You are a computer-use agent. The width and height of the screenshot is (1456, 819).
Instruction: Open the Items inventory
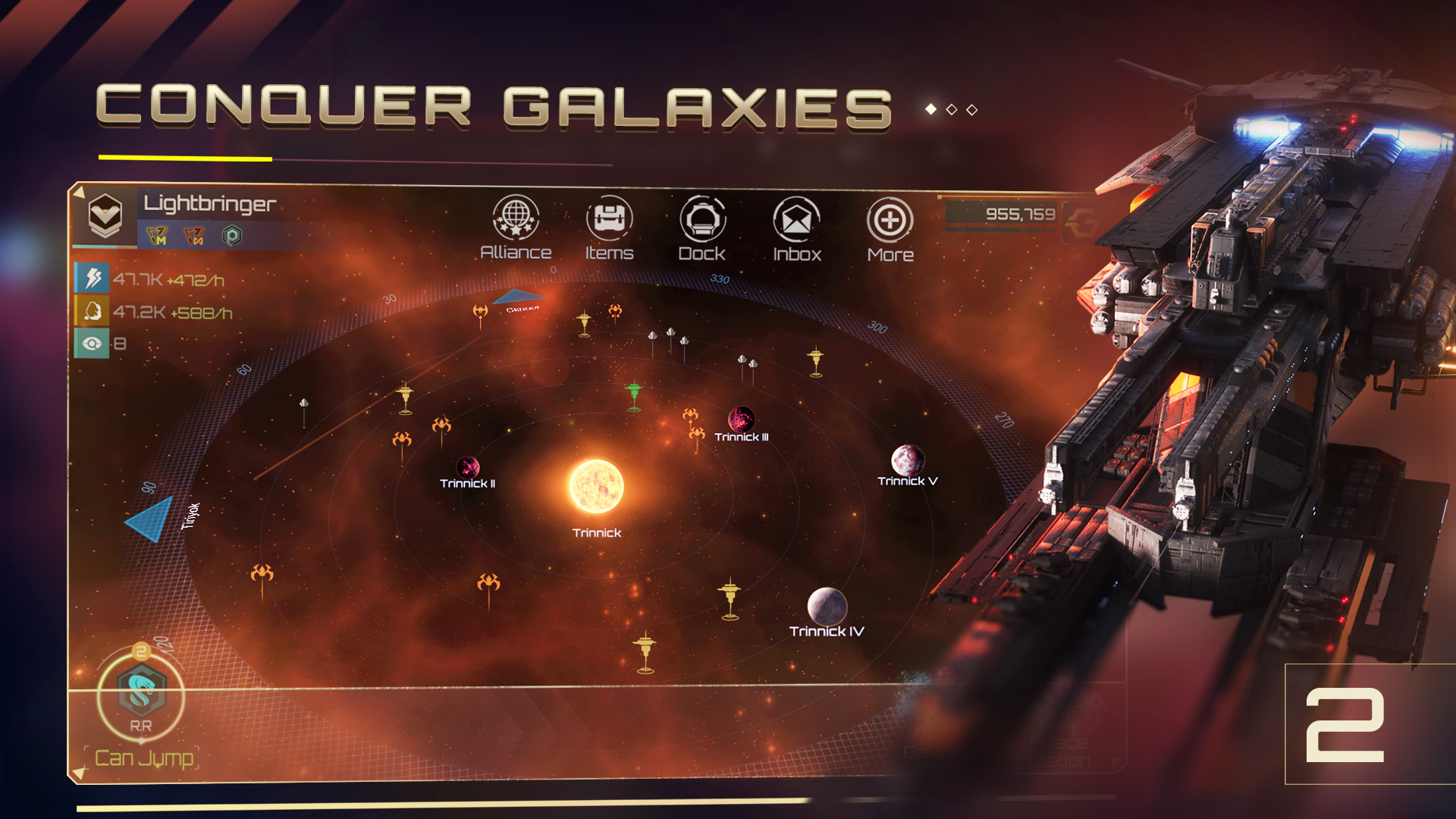[x=609, y=221]
